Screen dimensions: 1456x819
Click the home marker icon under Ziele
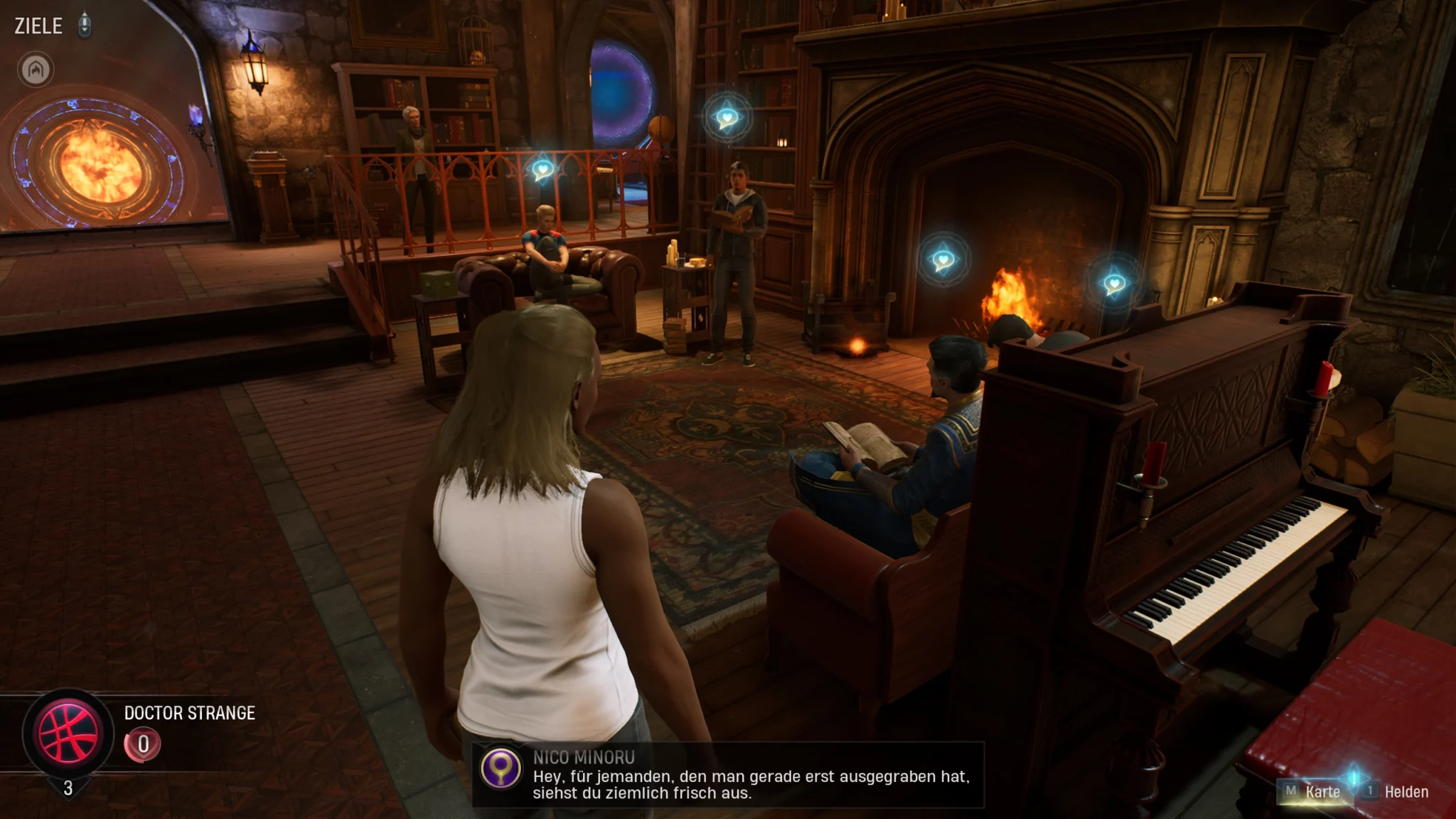pos(36,70)
